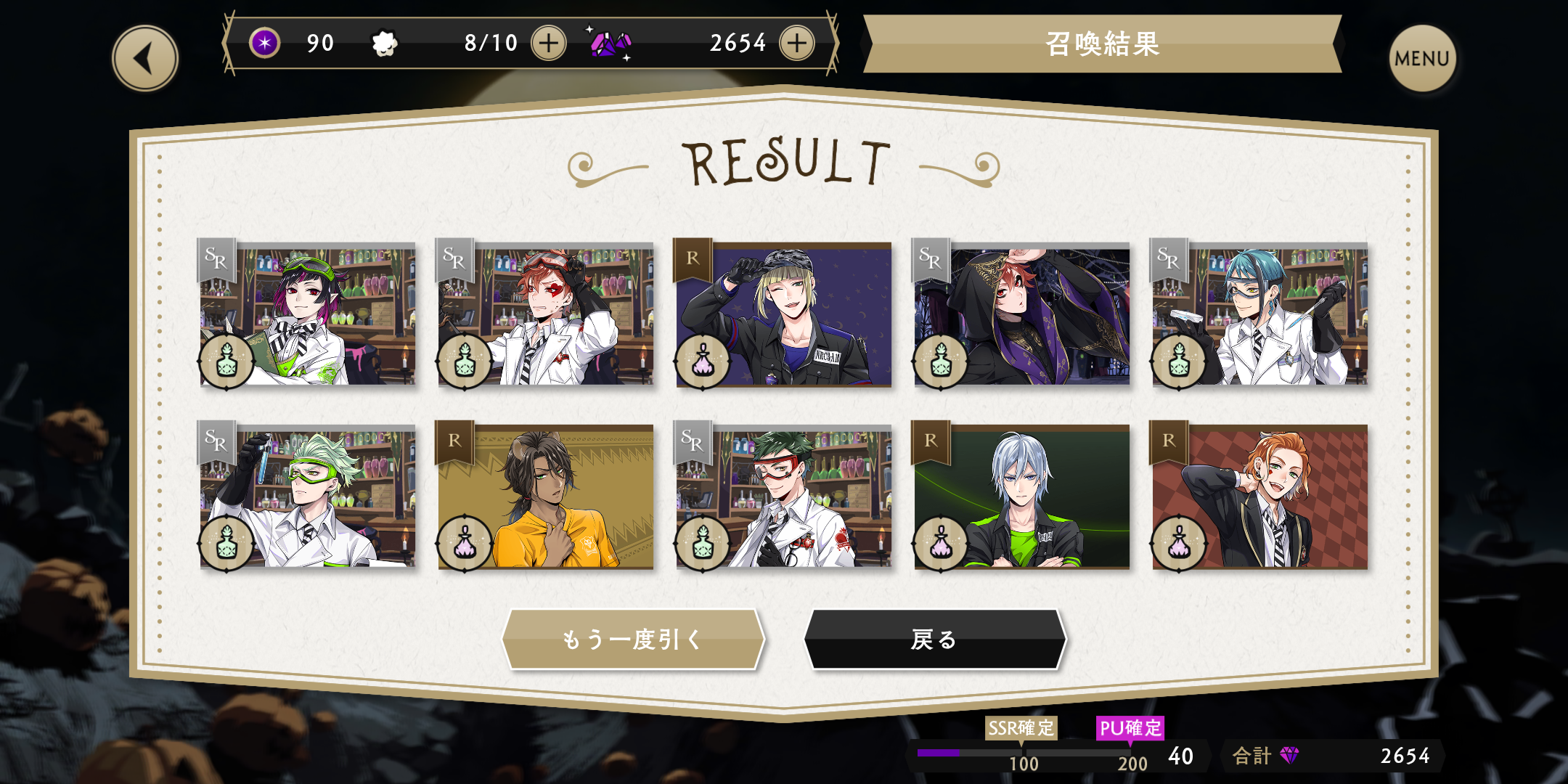Open the MENU button

pyautogui.click(x=1421, y=59)
